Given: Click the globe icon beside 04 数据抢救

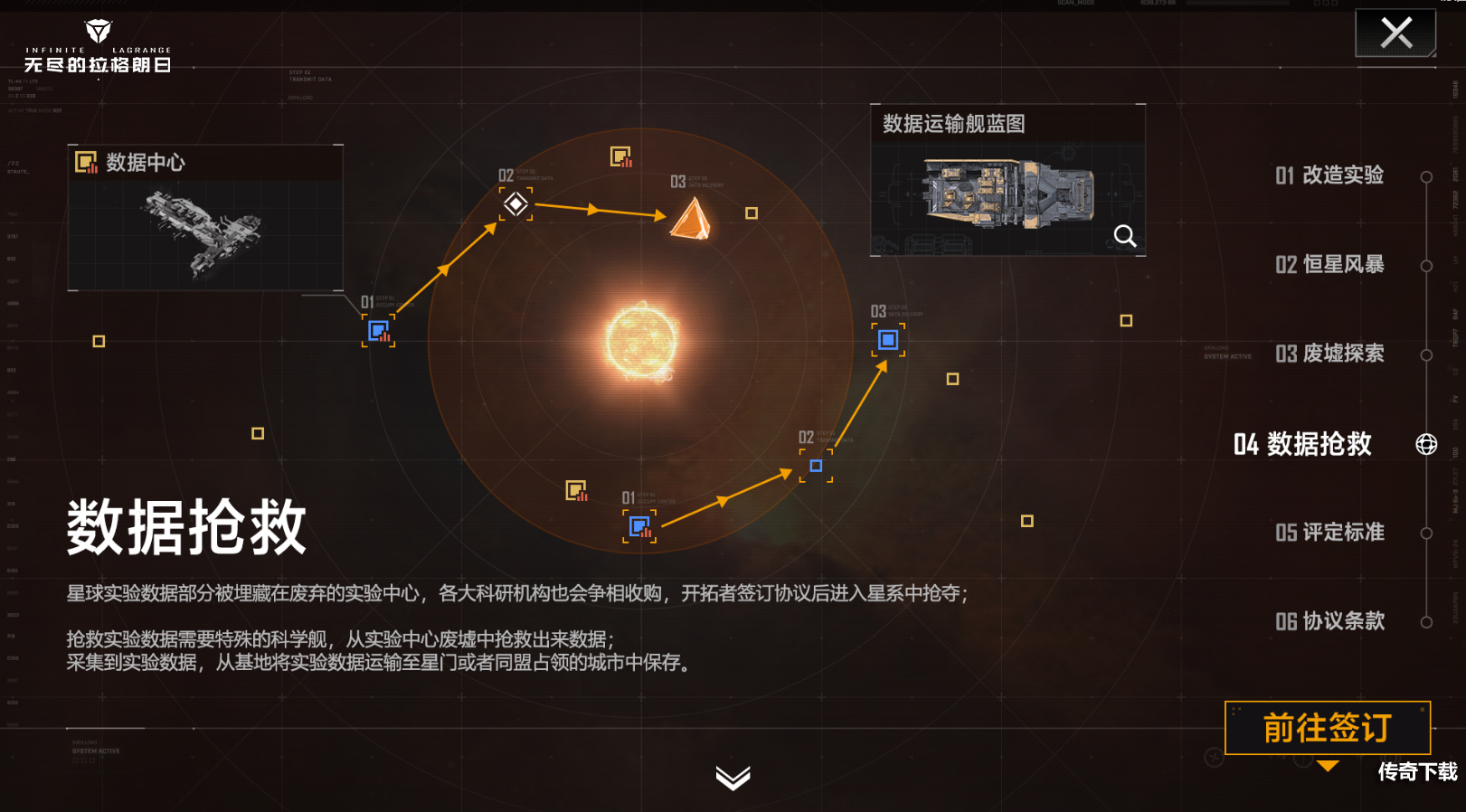Looking at the screenshot, I should click(x=1428, y=445).
